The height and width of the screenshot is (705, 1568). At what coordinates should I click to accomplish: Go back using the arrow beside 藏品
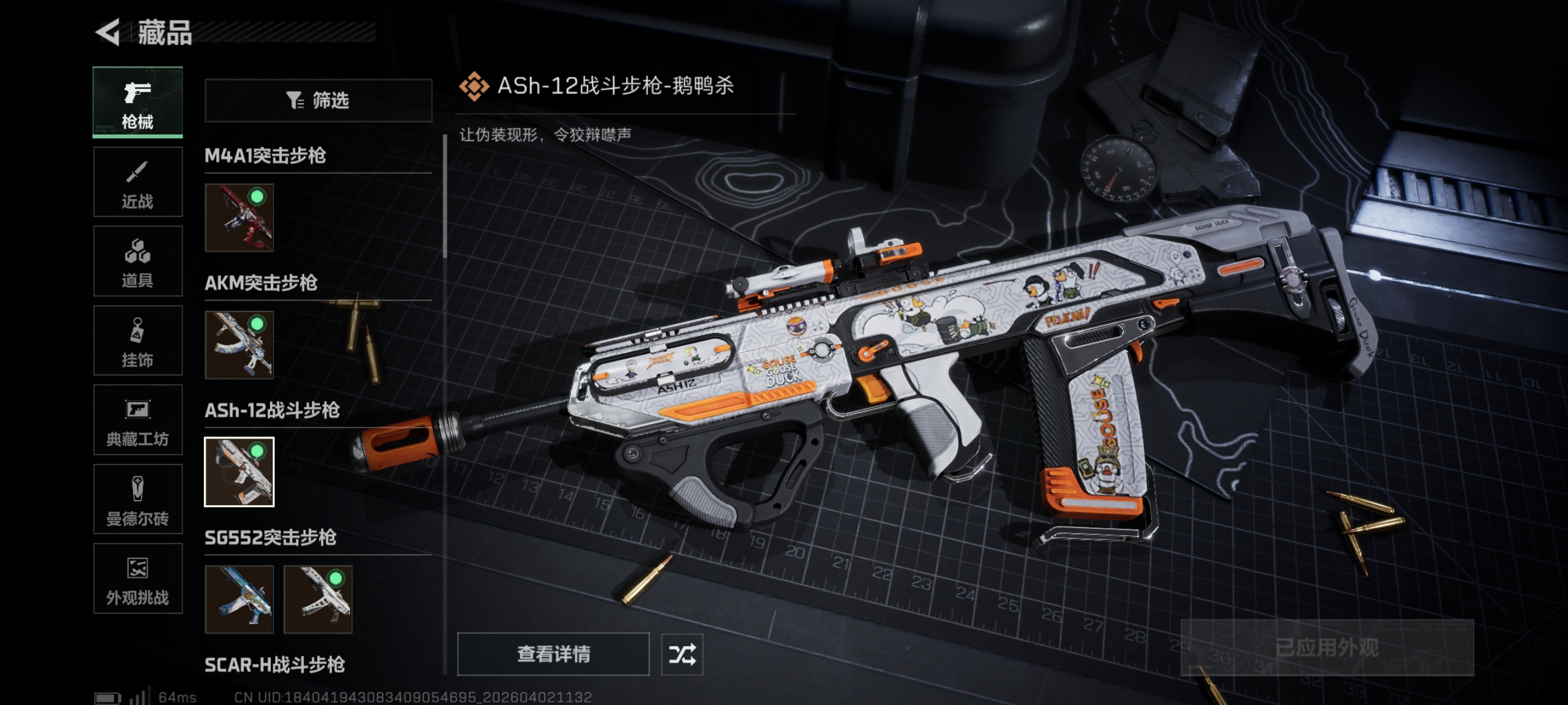109,32
